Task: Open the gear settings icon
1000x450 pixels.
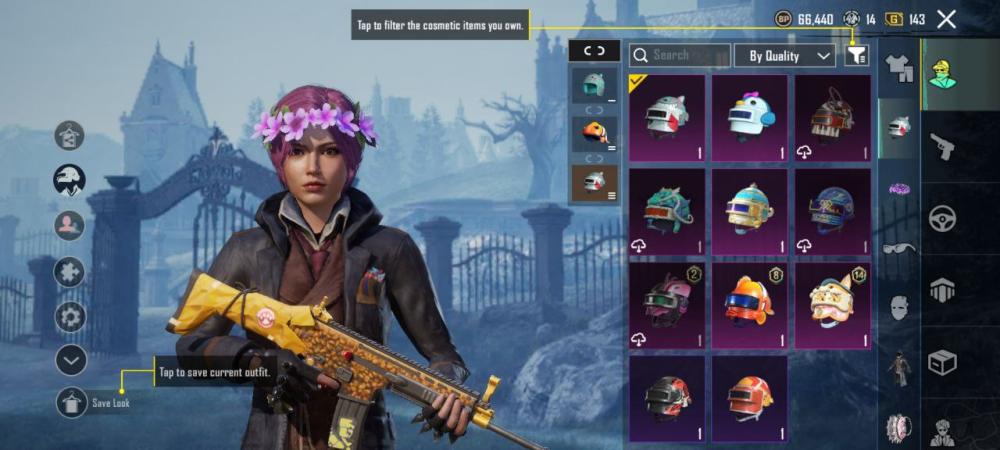Action: point(70,317)
